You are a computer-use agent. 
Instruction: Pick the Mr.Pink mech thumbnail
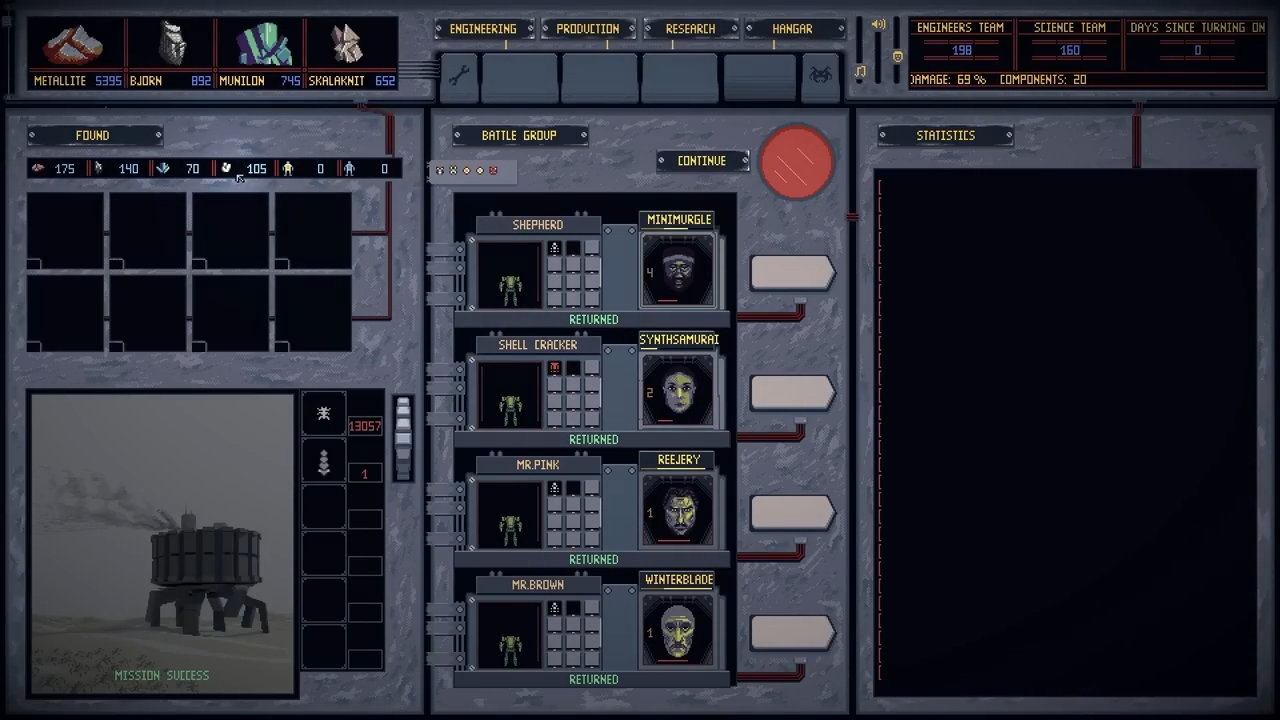[x=510, y=515]
